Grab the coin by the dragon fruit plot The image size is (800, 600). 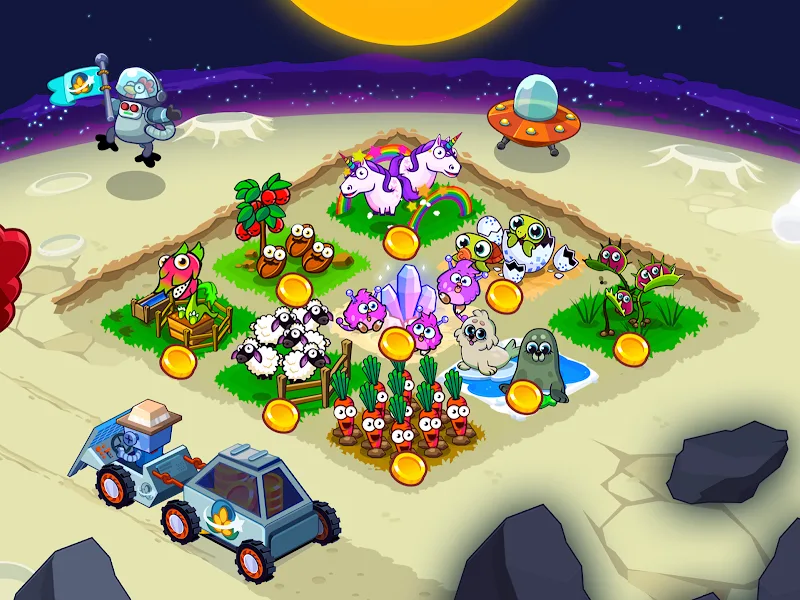point(179,360)
